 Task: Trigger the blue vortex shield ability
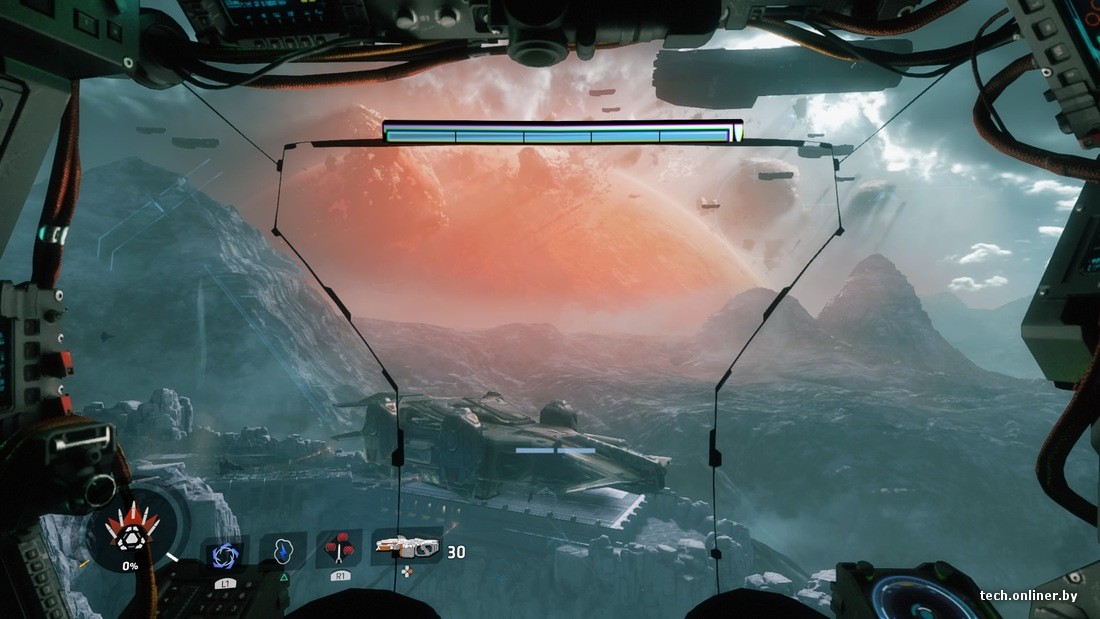point(224,554)
